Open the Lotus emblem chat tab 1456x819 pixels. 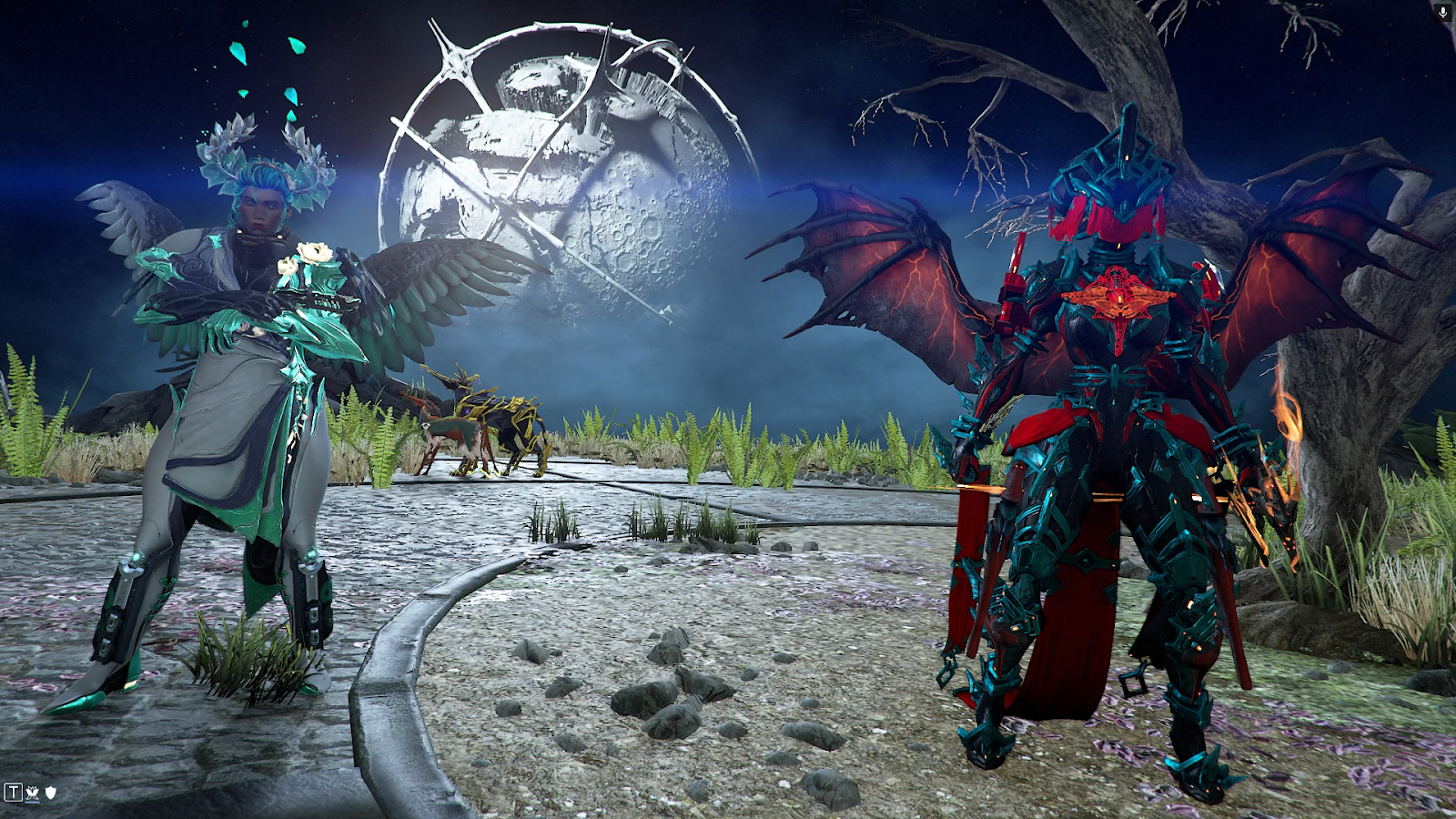[x=33, y=793]
